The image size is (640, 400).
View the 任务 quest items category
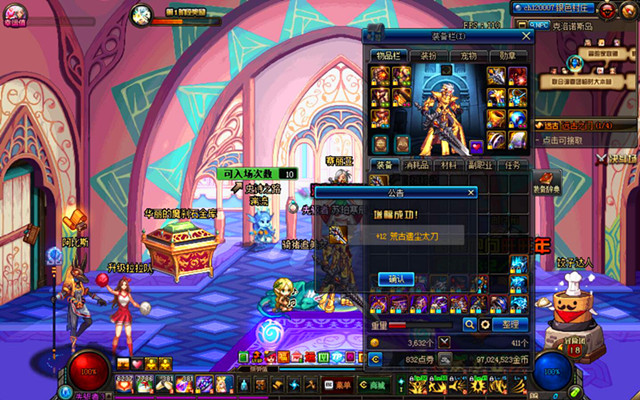[513, 165]
